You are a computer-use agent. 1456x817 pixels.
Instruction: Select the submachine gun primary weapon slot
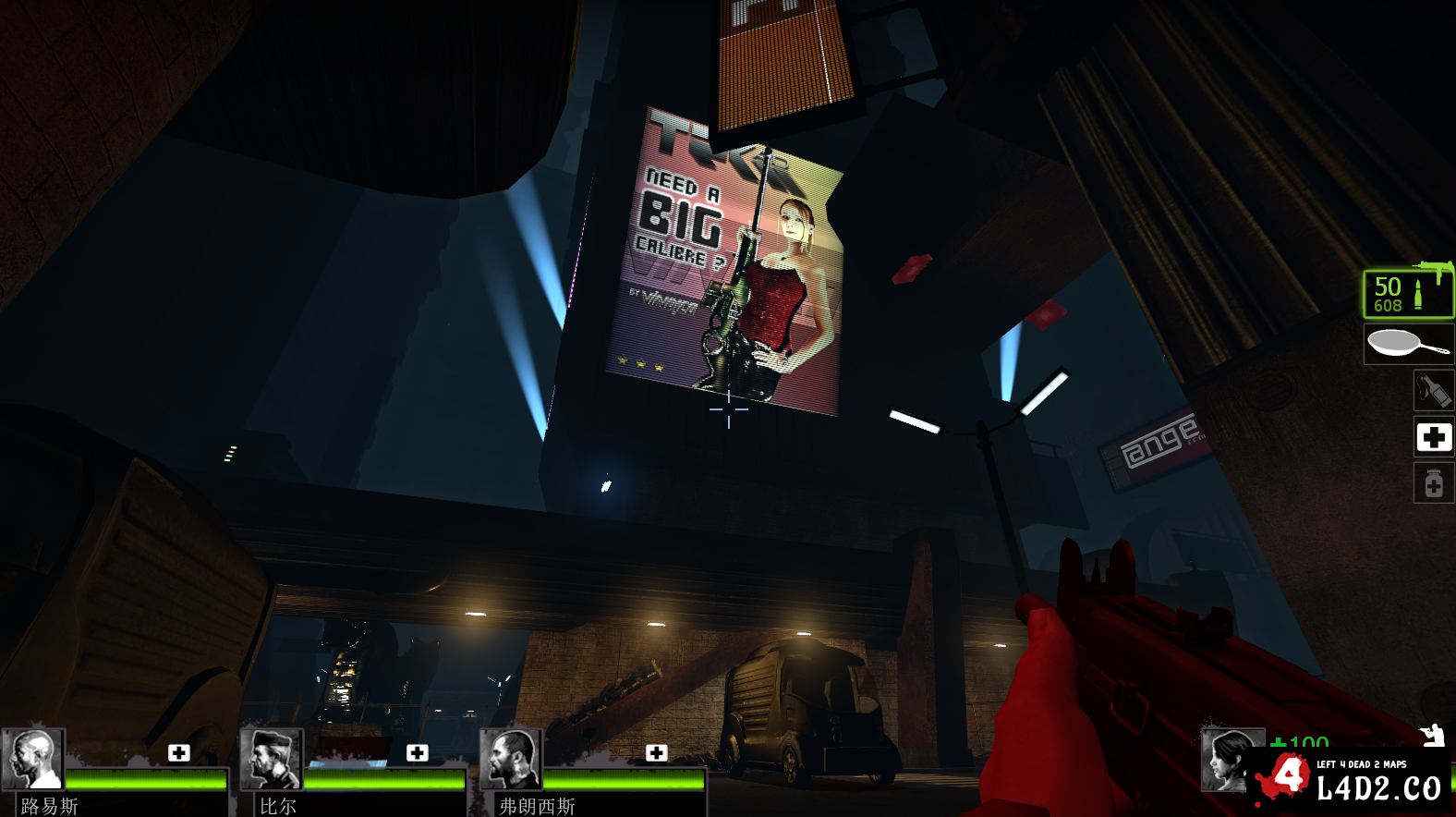(1408, 293)
